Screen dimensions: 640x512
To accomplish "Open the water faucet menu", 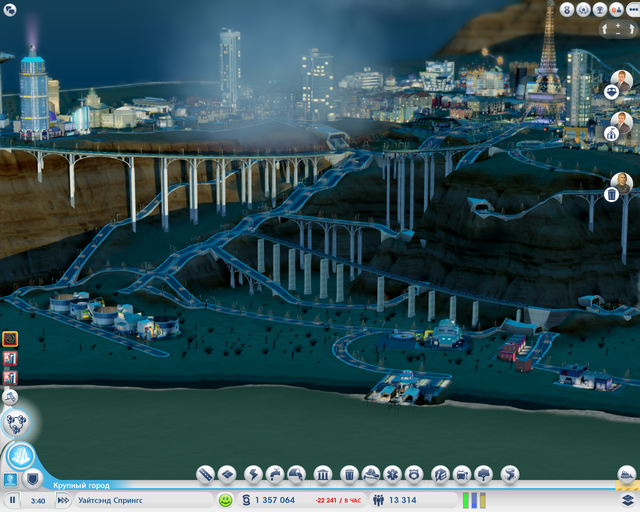I will [274, 473].
